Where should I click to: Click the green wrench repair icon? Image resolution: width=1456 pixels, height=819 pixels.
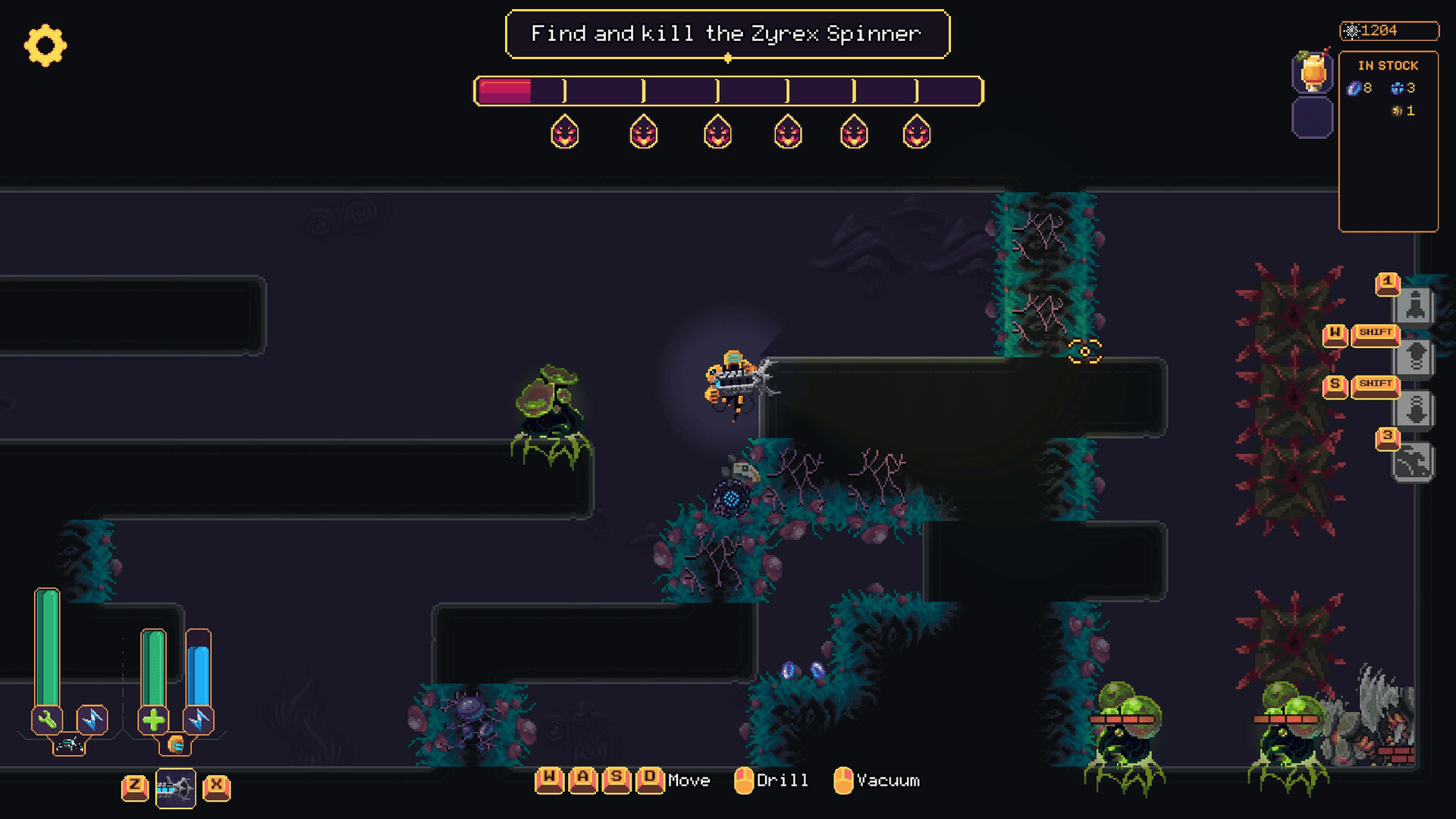click(47, 720)
